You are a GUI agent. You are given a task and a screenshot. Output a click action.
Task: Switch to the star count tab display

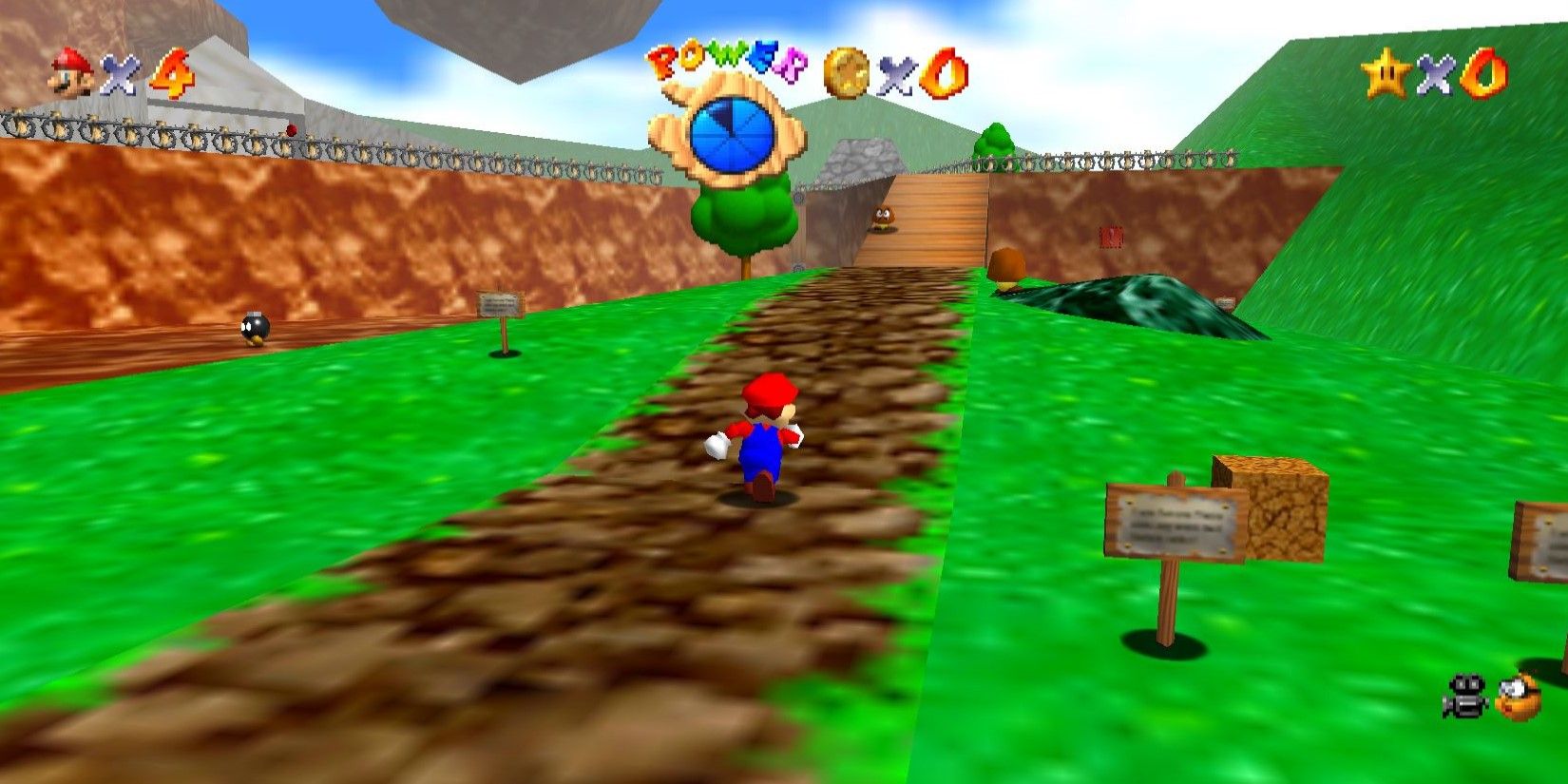1435,74
